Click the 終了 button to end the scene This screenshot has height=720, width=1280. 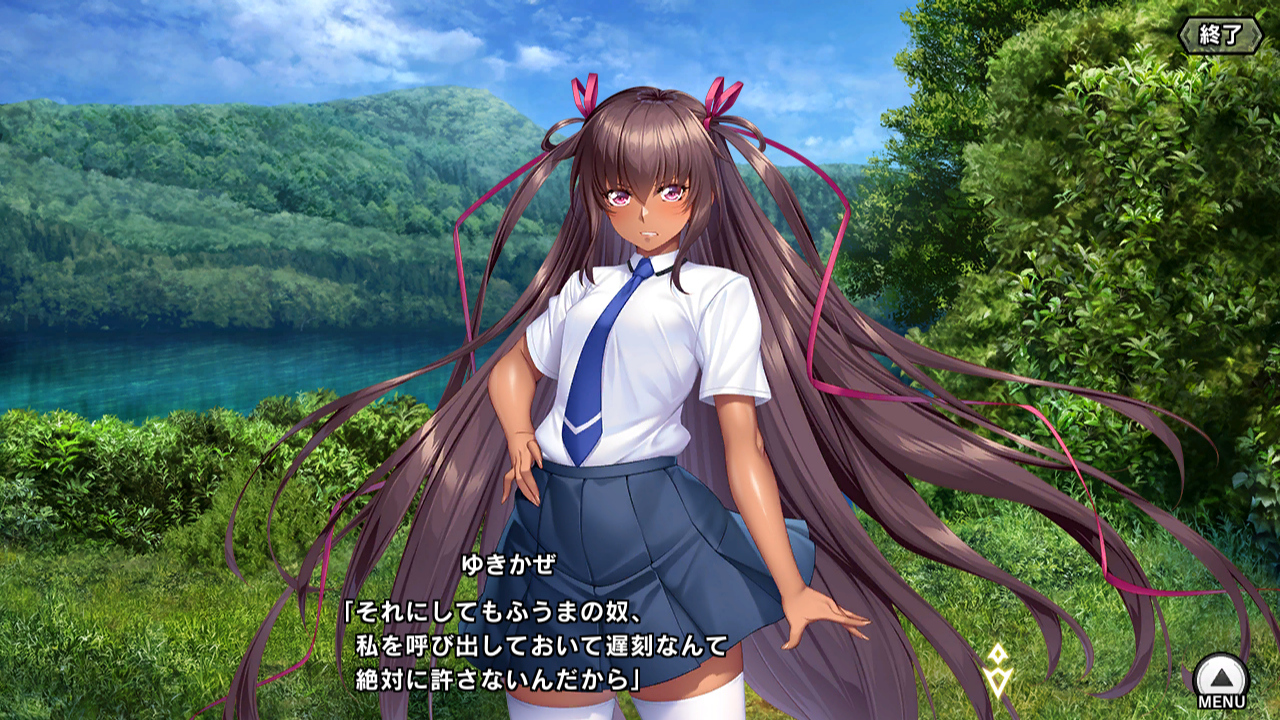(x=1220, y=35)
